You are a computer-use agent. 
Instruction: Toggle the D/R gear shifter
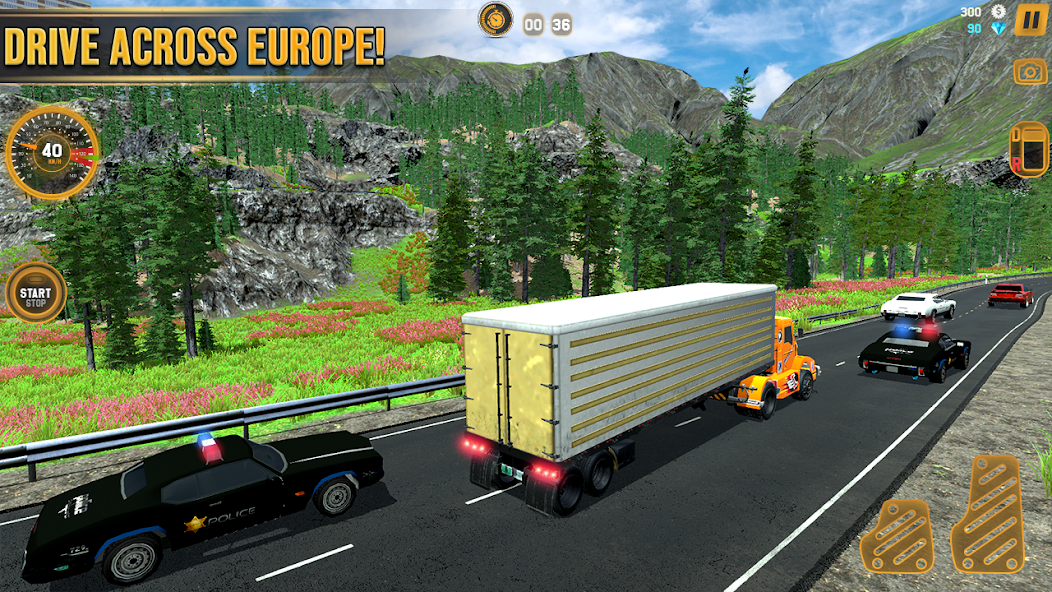point(1029,149)
